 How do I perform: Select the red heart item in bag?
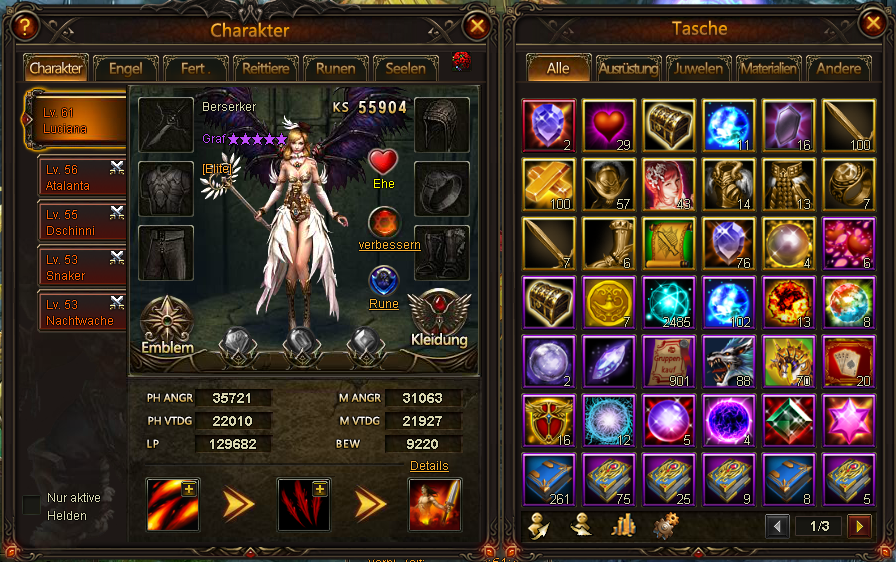(607, 126)
